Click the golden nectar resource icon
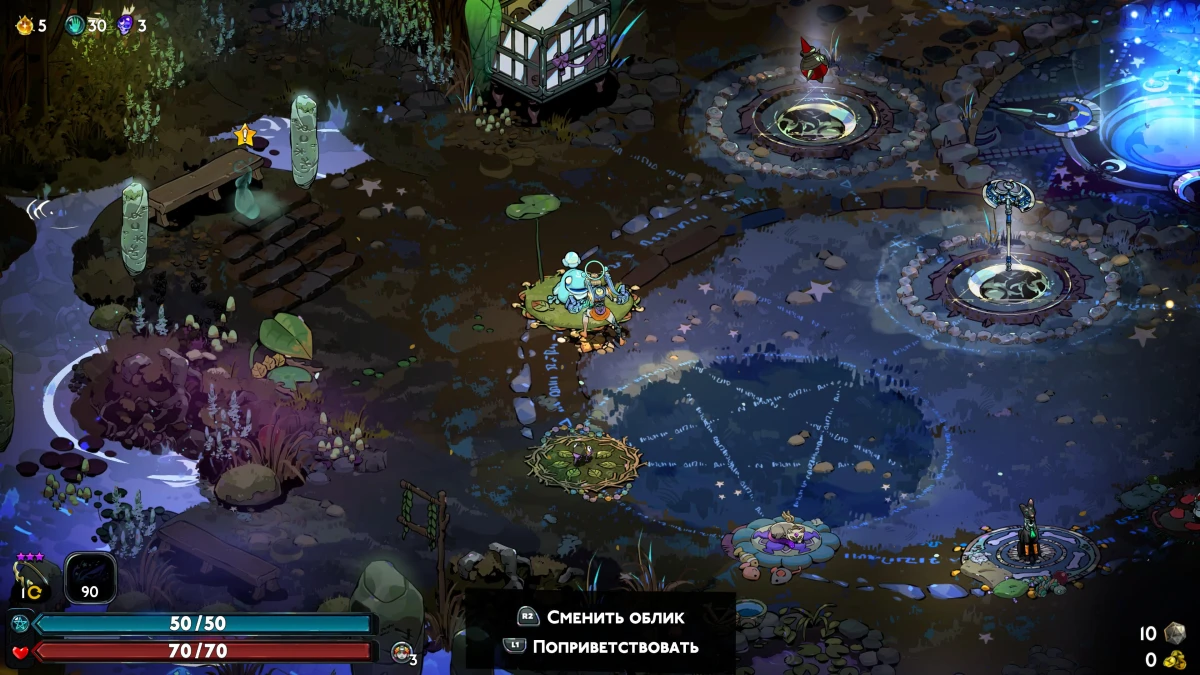 25,25
